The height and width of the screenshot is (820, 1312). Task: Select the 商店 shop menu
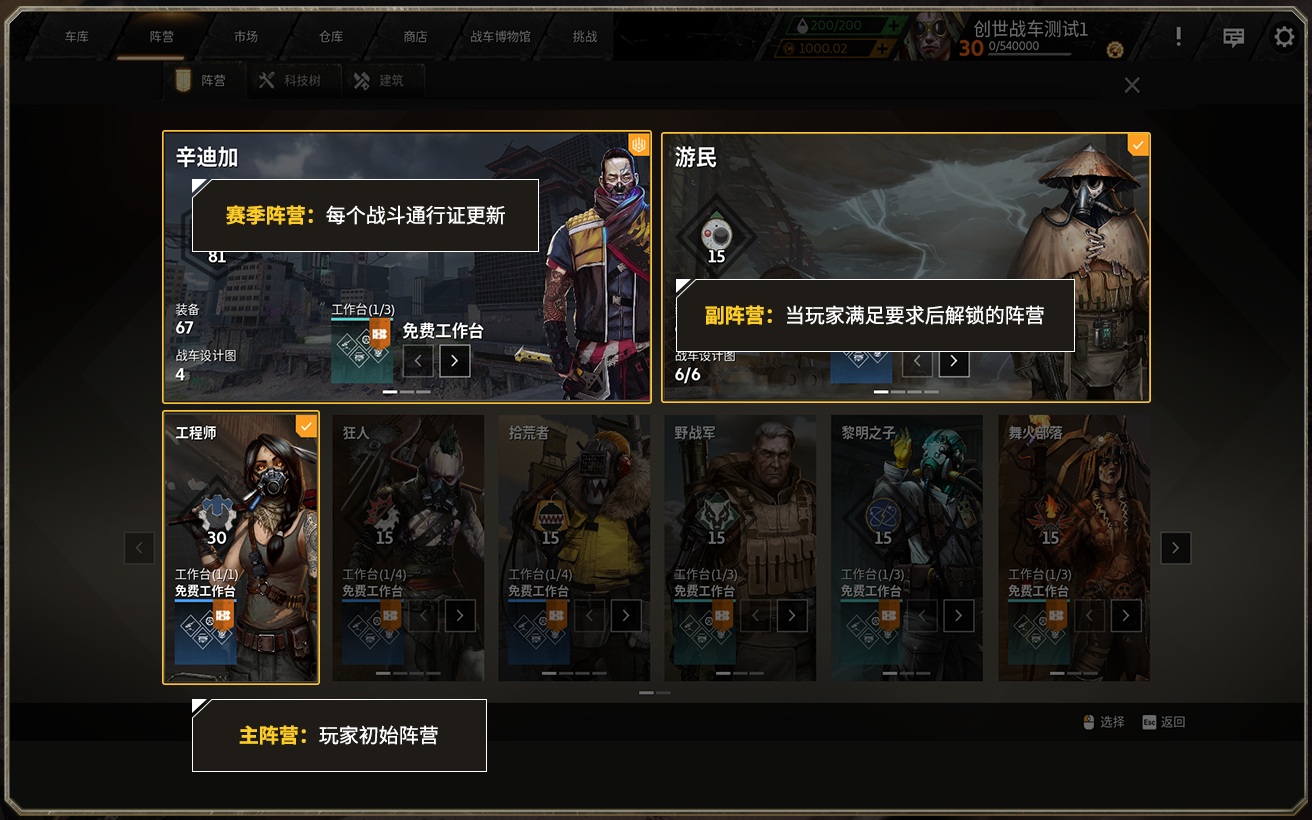[415, 37]
